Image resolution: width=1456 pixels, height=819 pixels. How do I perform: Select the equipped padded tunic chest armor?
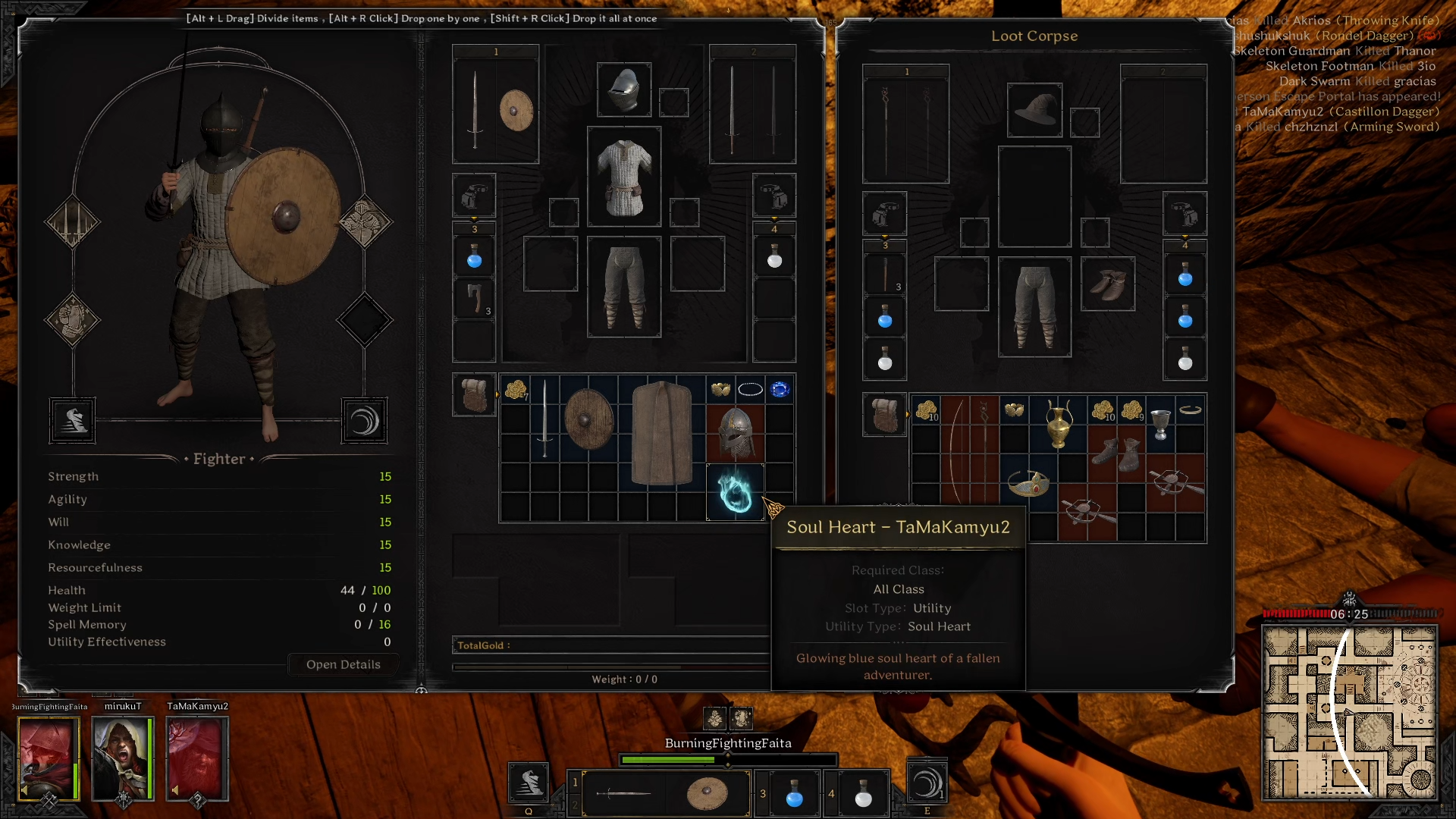coord(623,177)
